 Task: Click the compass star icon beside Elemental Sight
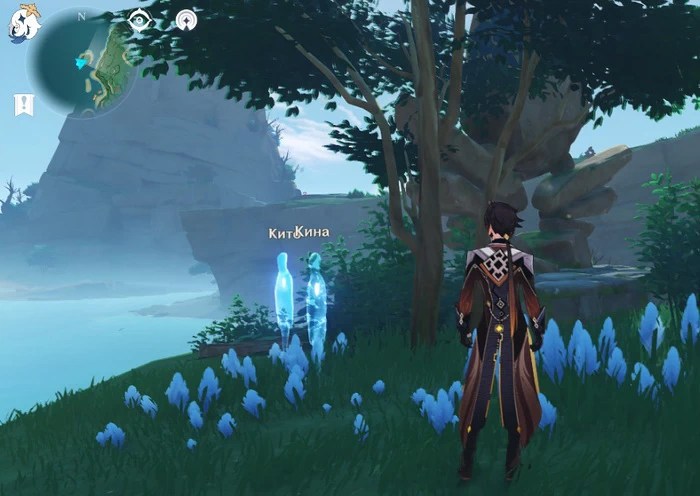pos(186,20)
